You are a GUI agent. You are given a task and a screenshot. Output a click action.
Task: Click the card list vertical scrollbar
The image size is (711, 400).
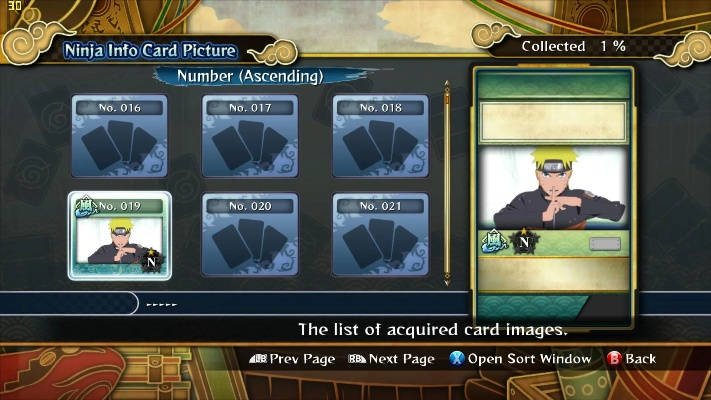[447, 185]
